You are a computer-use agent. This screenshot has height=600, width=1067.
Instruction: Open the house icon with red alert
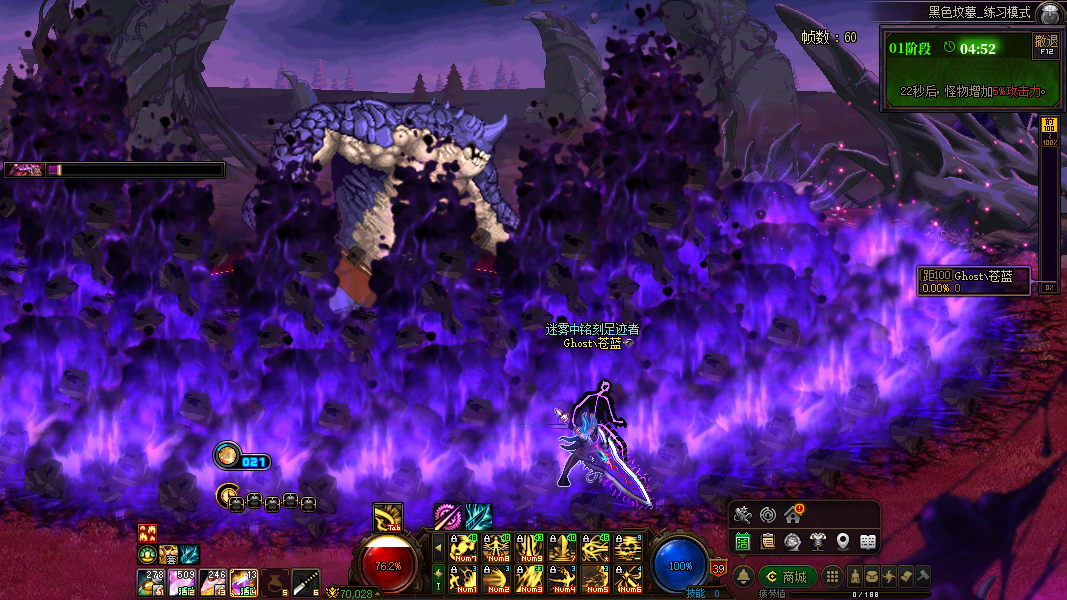(792, 515)
